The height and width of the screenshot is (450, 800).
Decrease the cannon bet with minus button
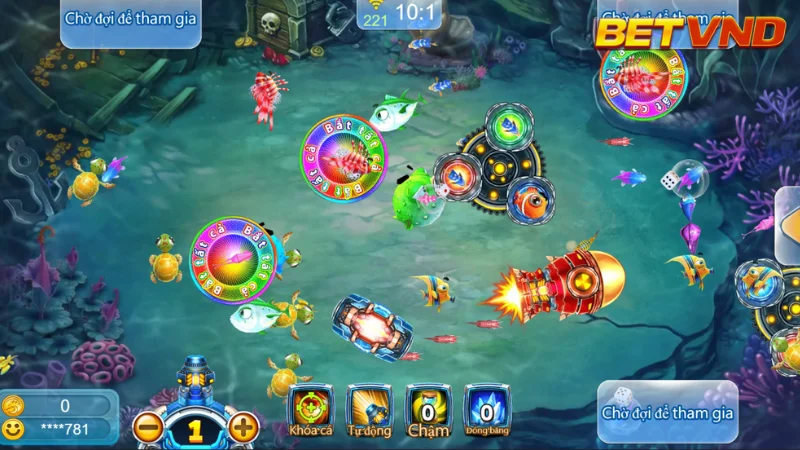pos(148,429)
